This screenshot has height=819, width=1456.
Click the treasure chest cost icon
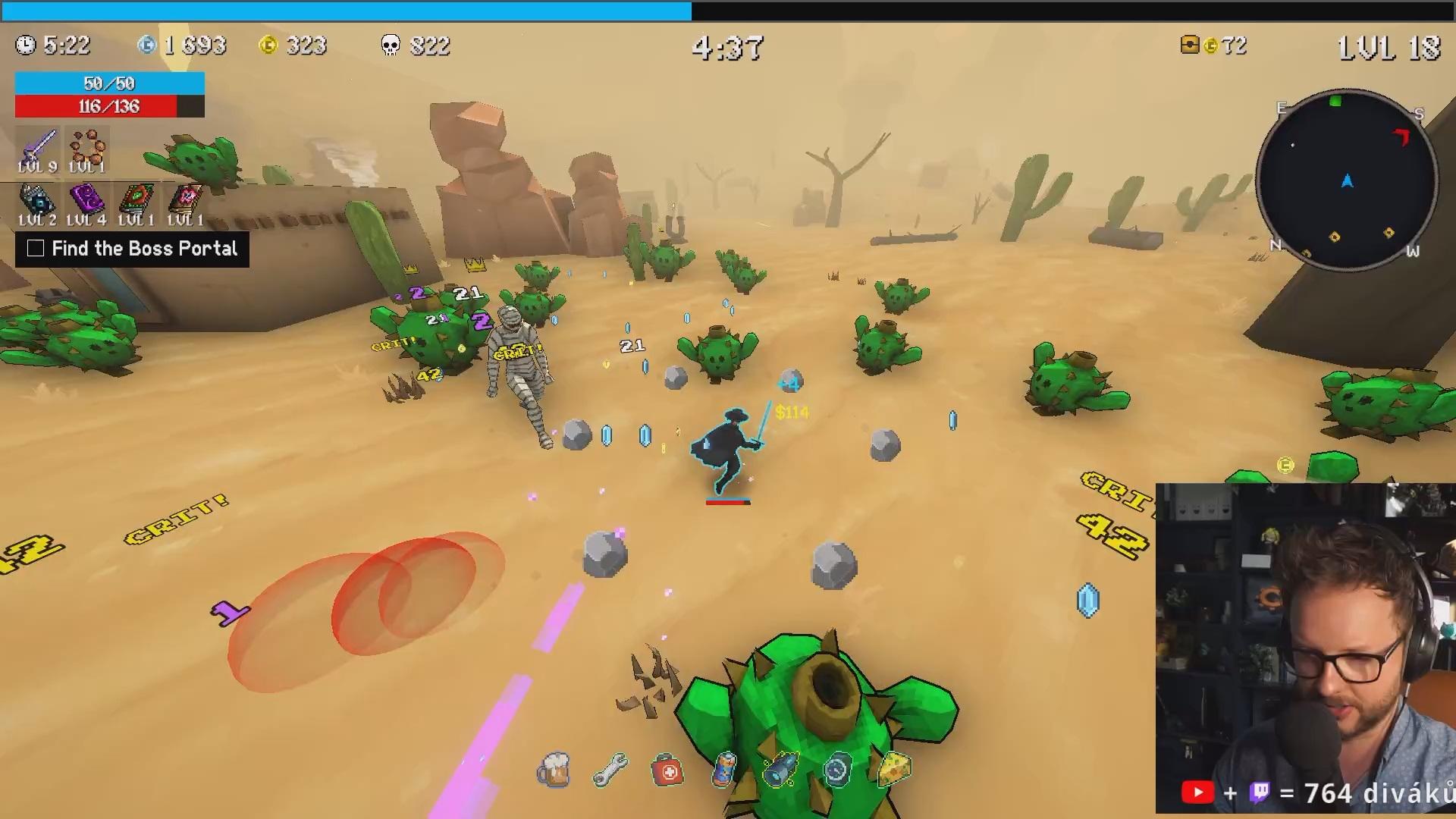click(x=1190, y=45)
